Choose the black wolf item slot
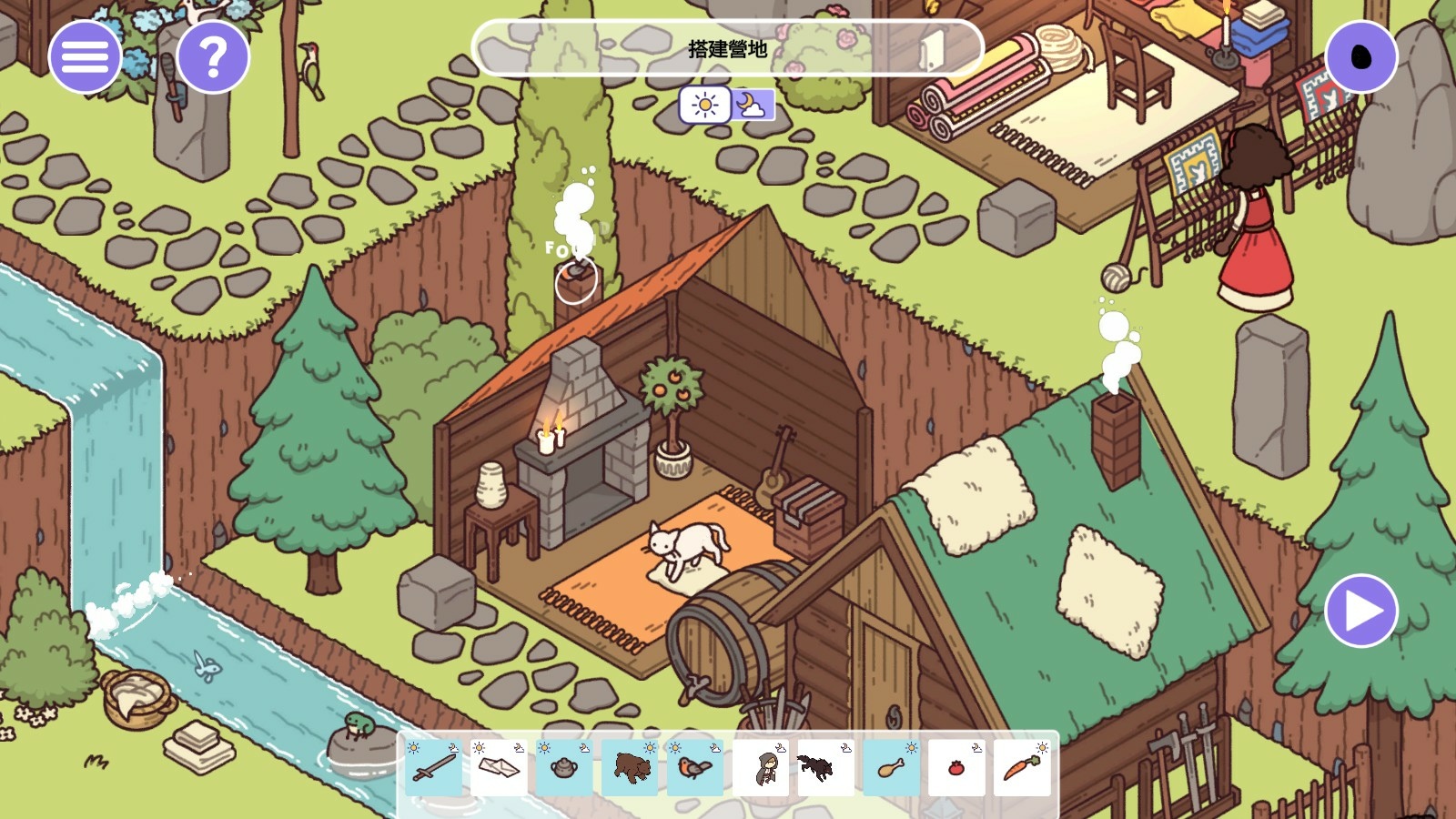Viewport: 1456px width, 819px height. coord(825,767)
